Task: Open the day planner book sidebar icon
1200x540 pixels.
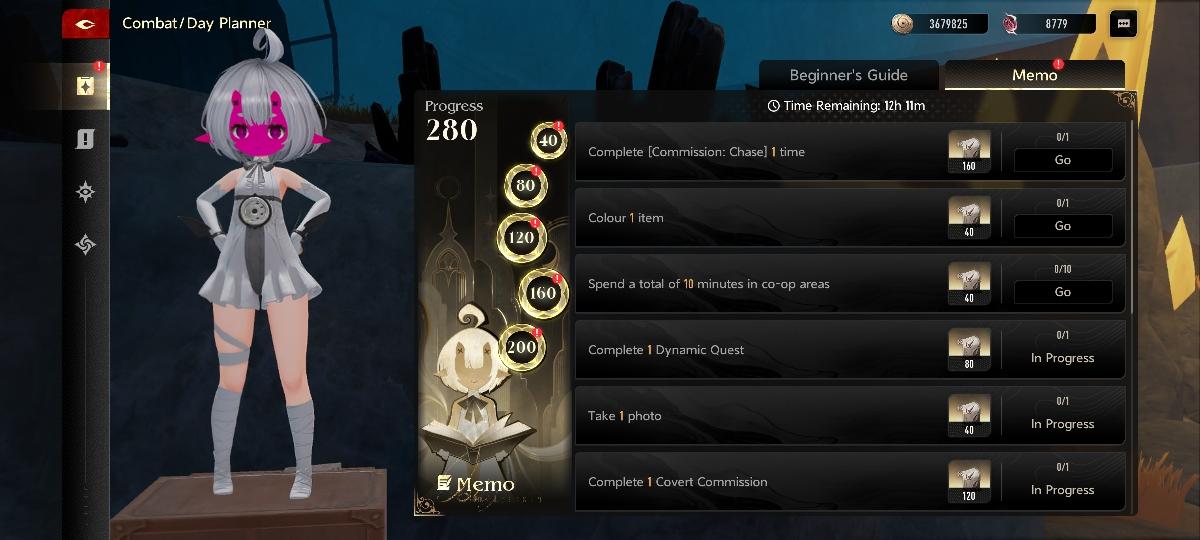Action: [x=85, y=86]
